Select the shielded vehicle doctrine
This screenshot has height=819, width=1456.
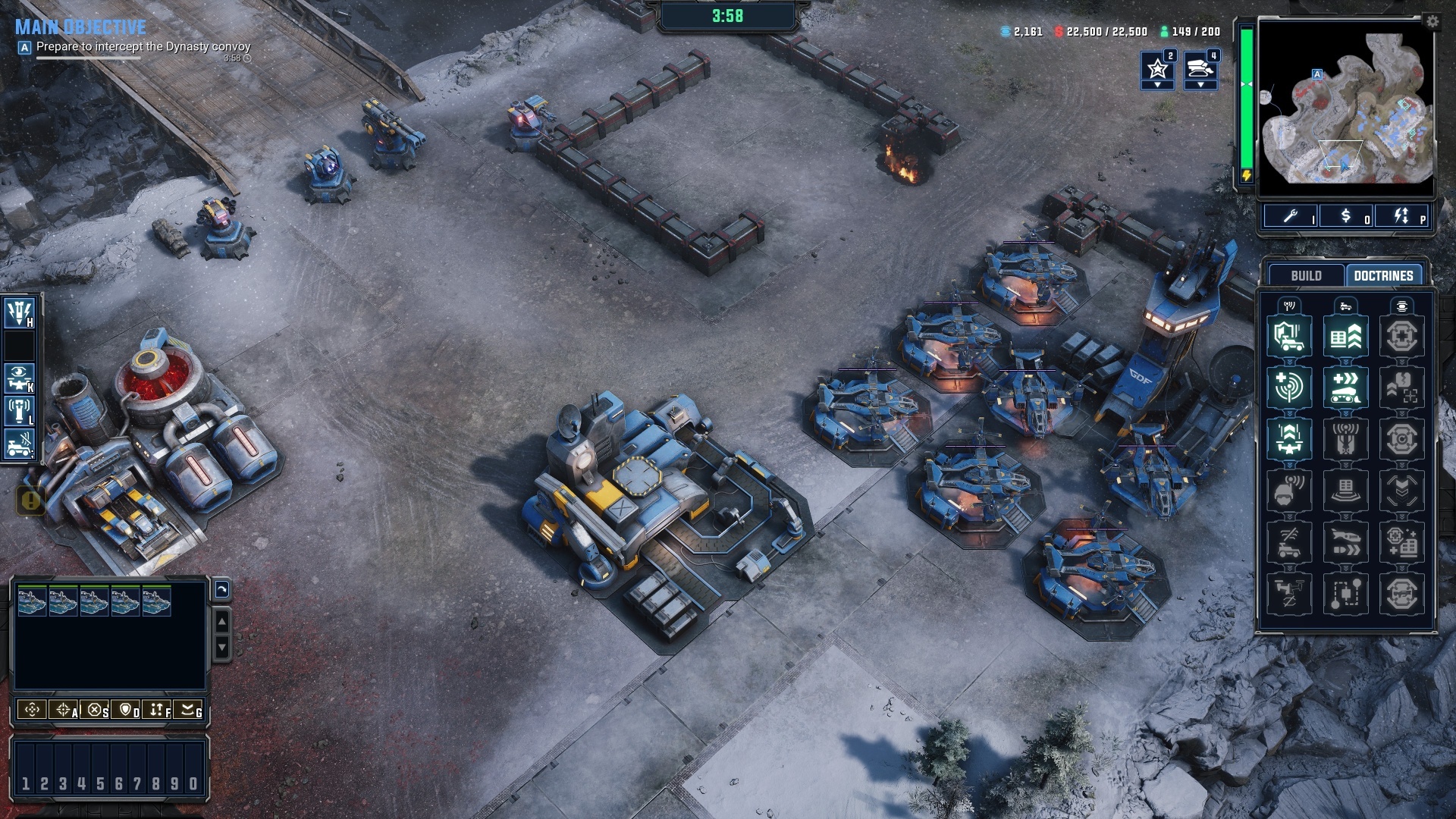(1289, 336)
